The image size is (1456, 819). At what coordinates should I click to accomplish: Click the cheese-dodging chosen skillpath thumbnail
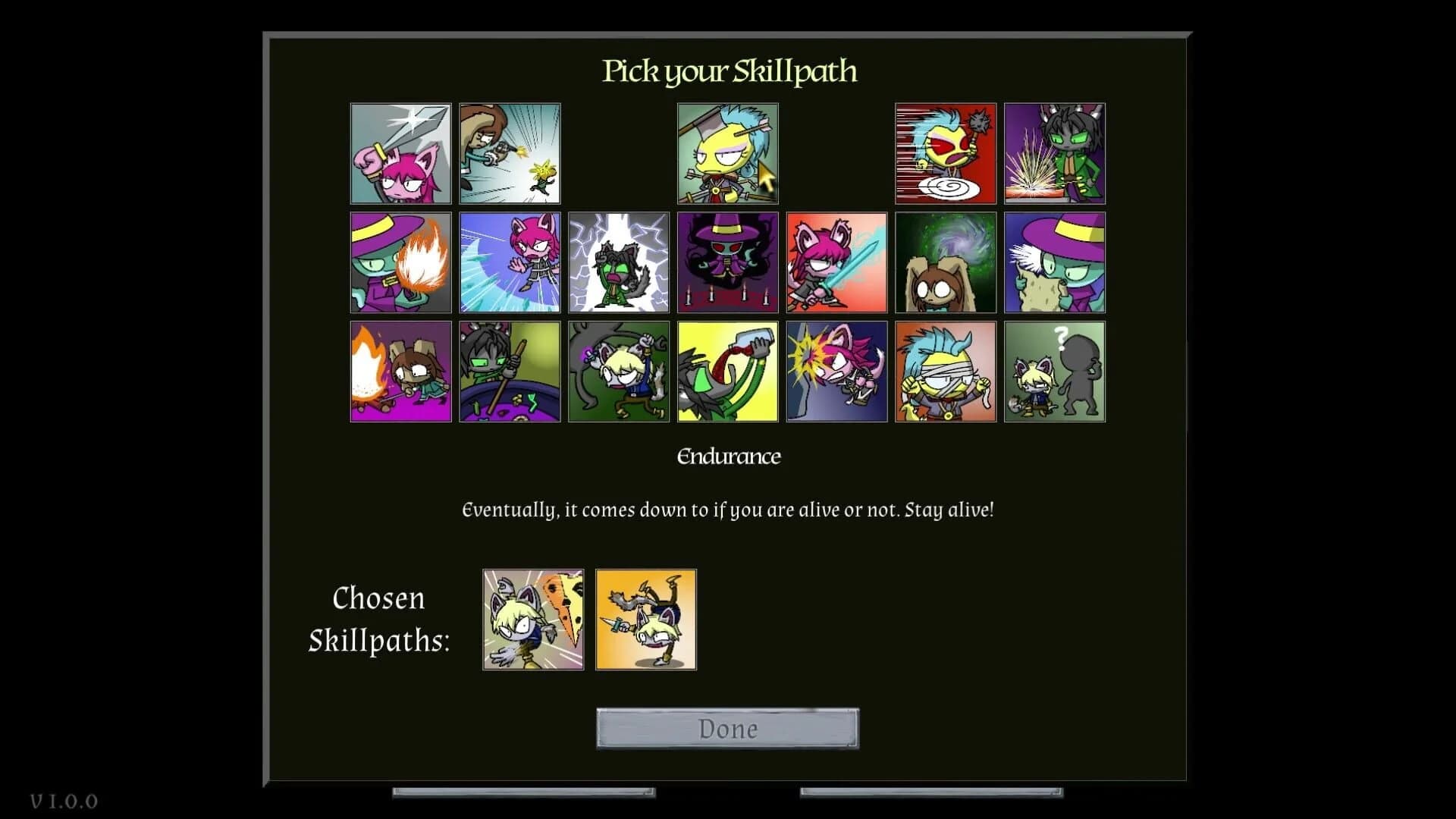(x=532, y=619)
